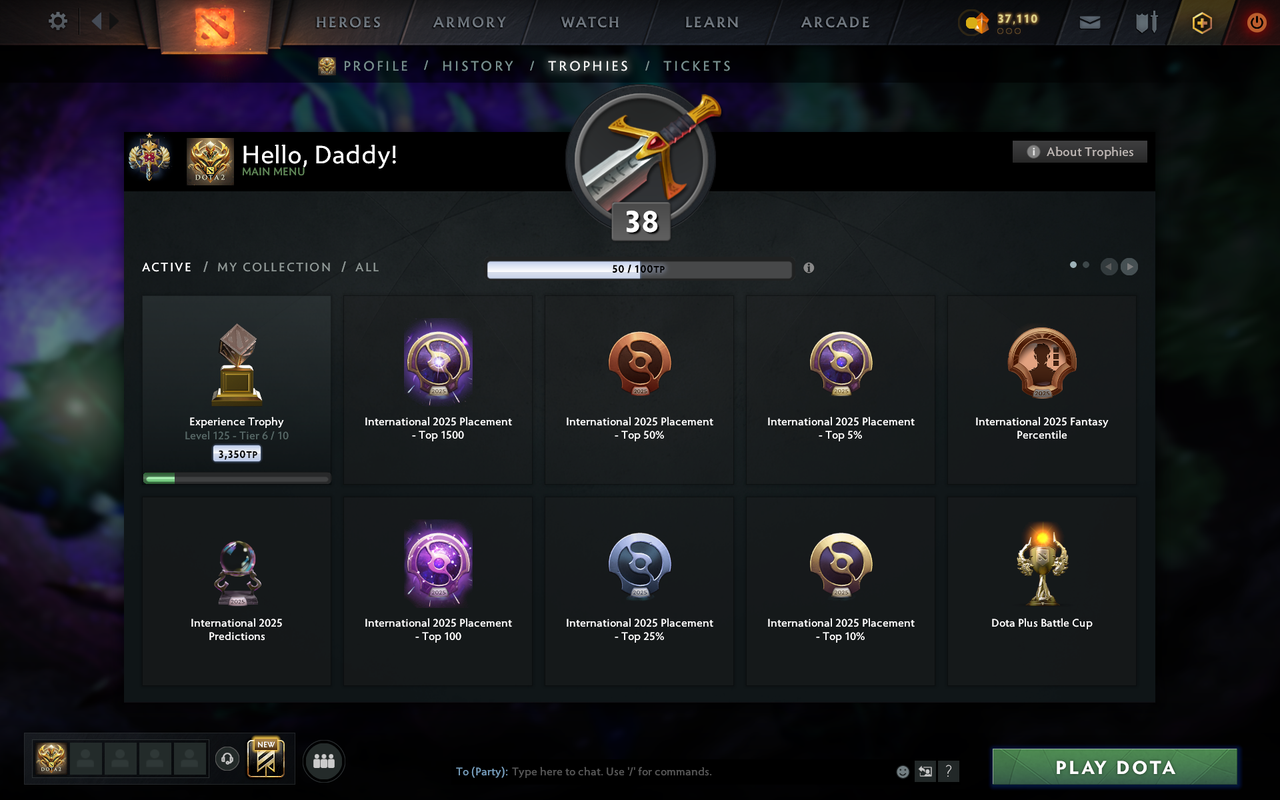Select the armory shield and sword icon
The image size is (1280, 800).
pos(1146,22)
